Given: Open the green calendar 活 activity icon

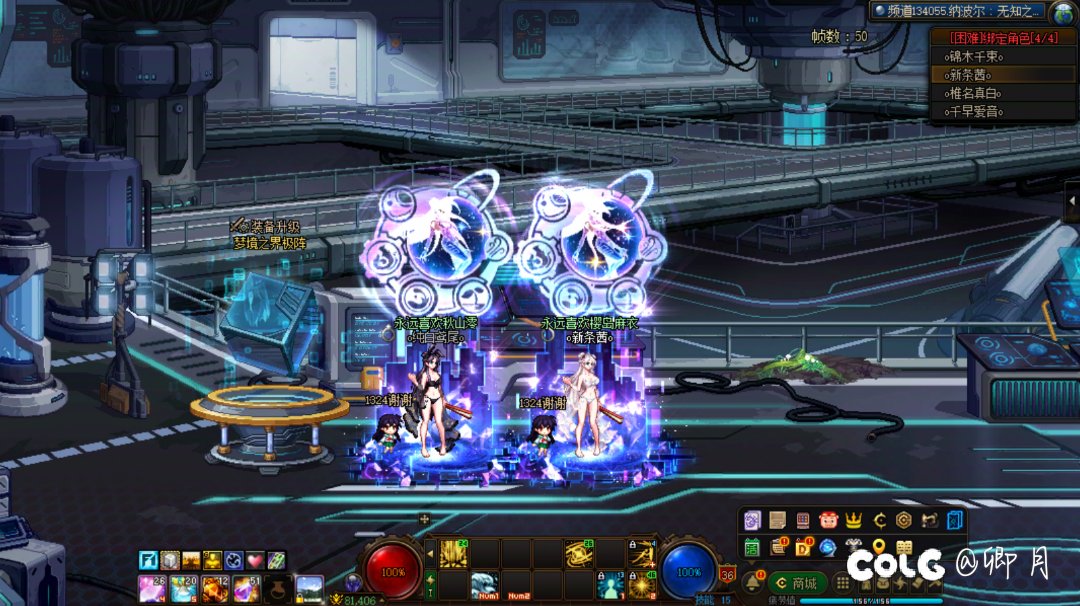Looking at the screenshot, I should (753, 547).
